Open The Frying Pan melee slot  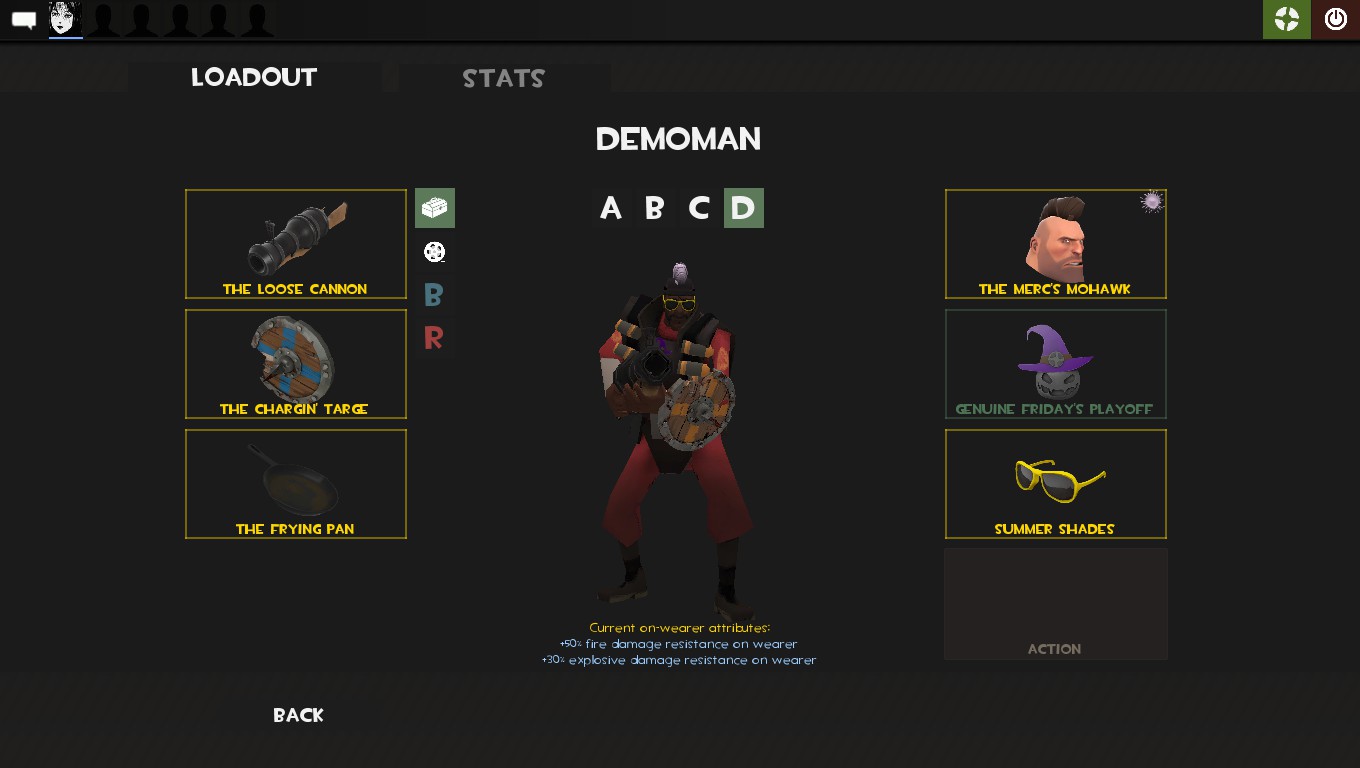pyautogui.click(x=296, y=484)
